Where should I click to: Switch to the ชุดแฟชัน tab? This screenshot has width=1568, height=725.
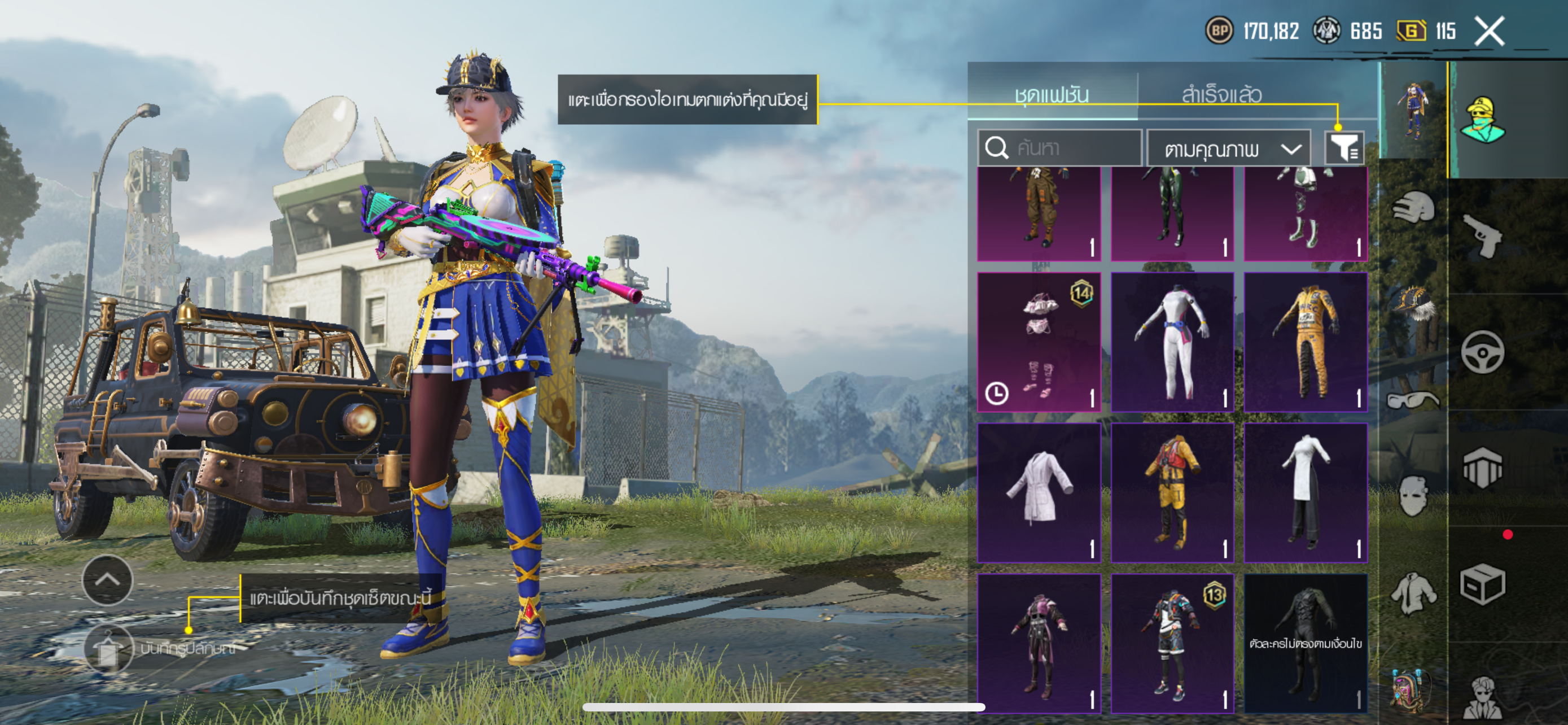click(1051, 94)
